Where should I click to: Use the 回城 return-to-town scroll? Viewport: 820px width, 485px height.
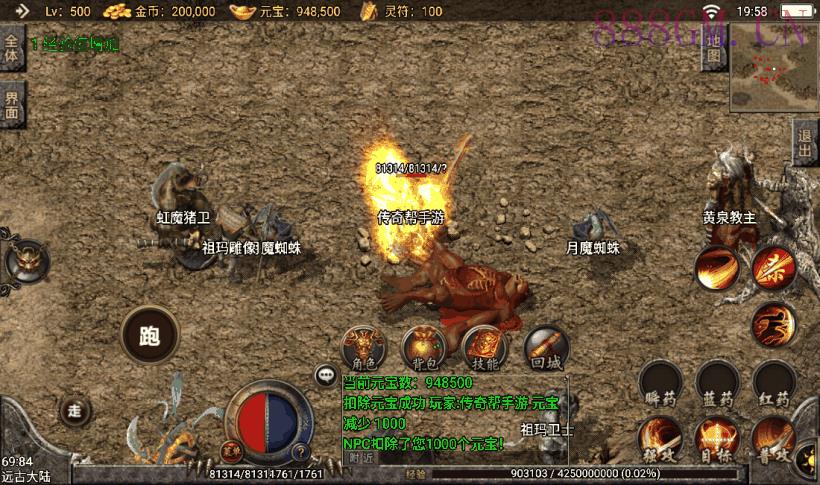(x=546, y=347)
